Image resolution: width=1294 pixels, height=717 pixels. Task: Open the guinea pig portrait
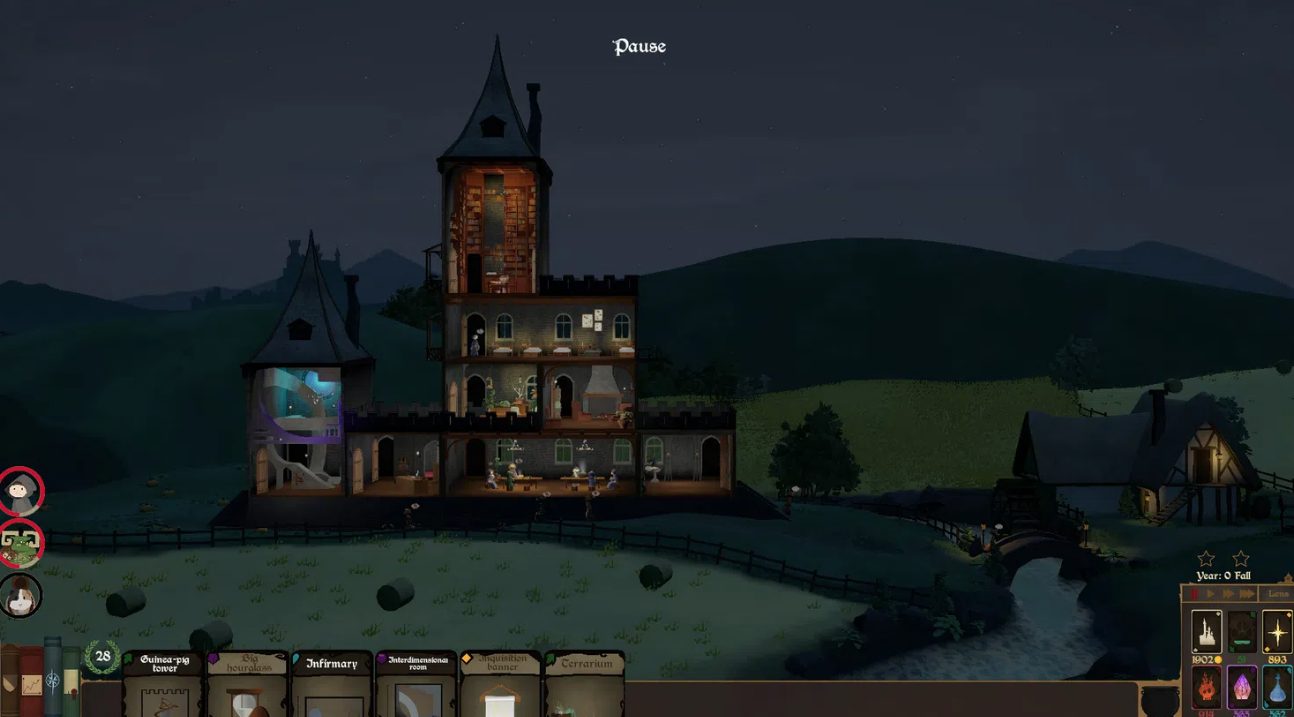pyautogui.click(x=21, y=596)
